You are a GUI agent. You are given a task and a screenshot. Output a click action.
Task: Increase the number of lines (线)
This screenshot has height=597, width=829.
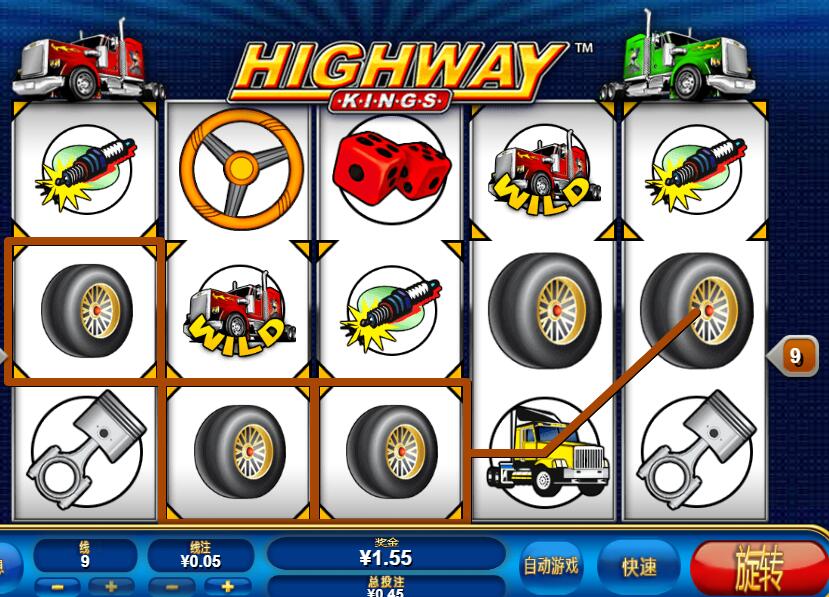pyautogui.click(x=111, y=587)
